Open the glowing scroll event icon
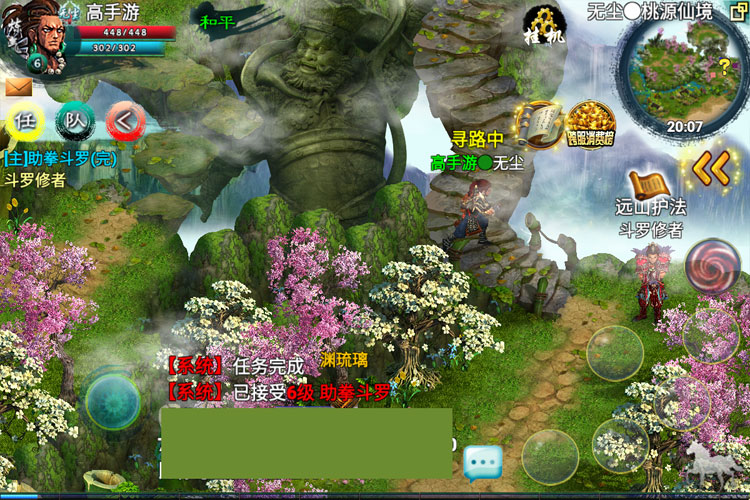The width and height of the screenshot is (750, 500). coord(539,122)
